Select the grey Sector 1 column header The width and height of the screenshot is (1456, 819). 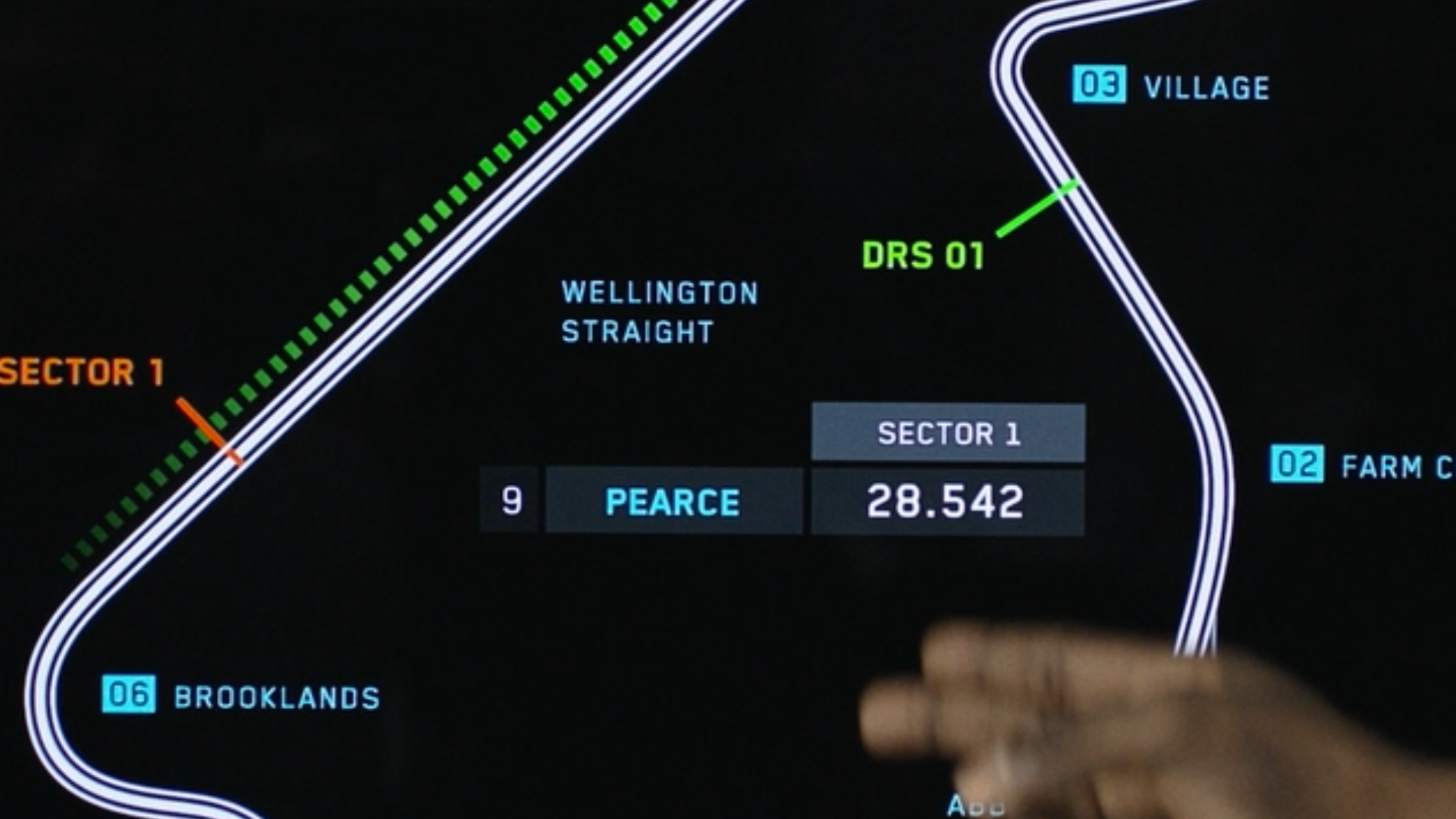(x=948, y=433)
